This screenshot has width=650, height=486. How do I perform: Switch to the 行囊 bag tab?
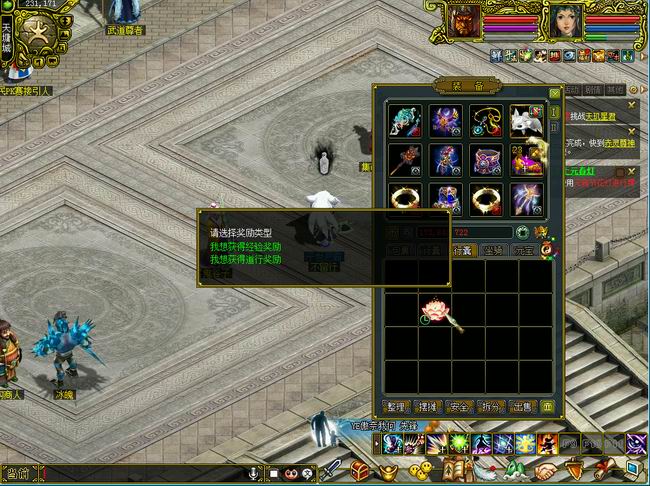463,251
